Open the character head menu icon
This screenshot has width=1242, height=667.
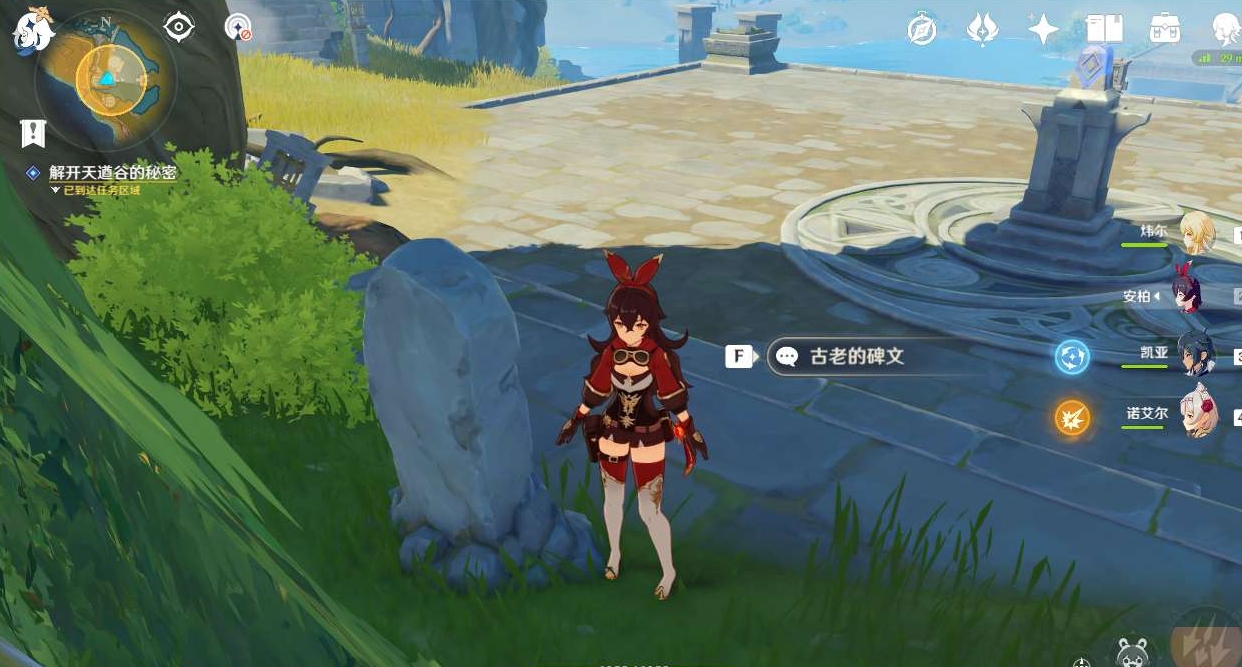pos(1226,29)
